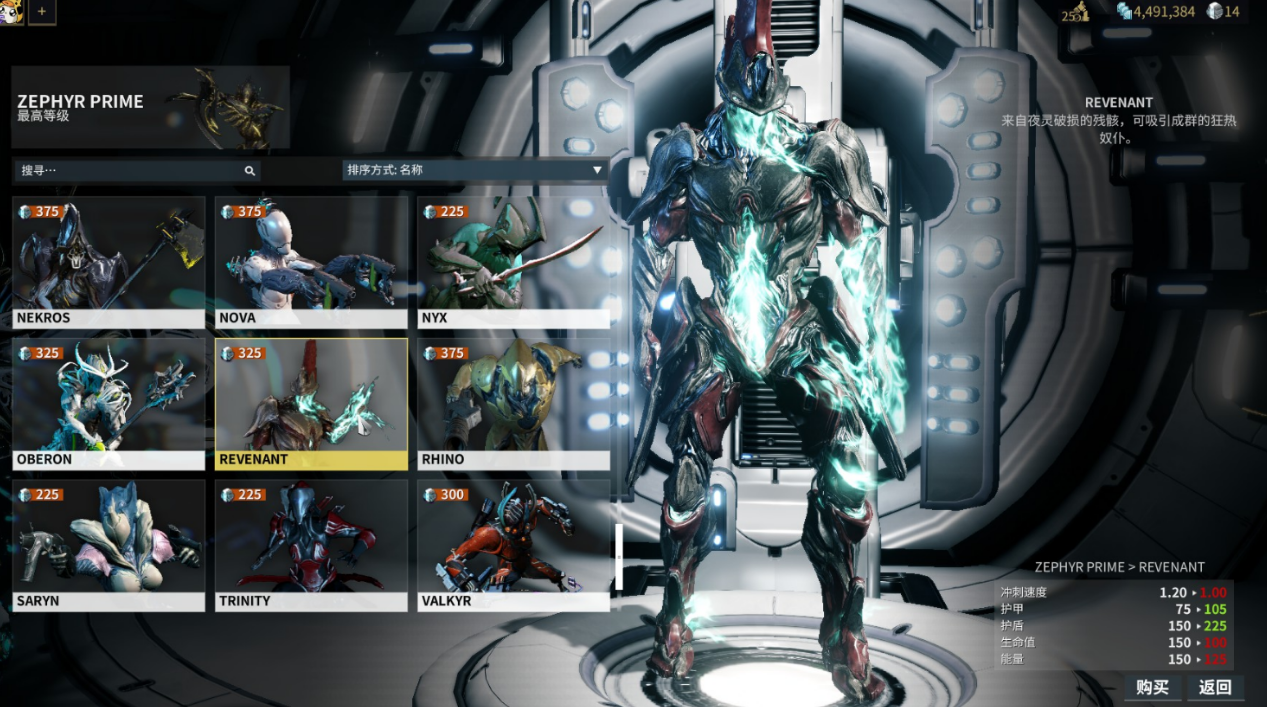The width and height of the screenshot is (1267, 707).
Task: Click the warframe list scrollbar
Action: pyautogui.click(x=620, y=556)
